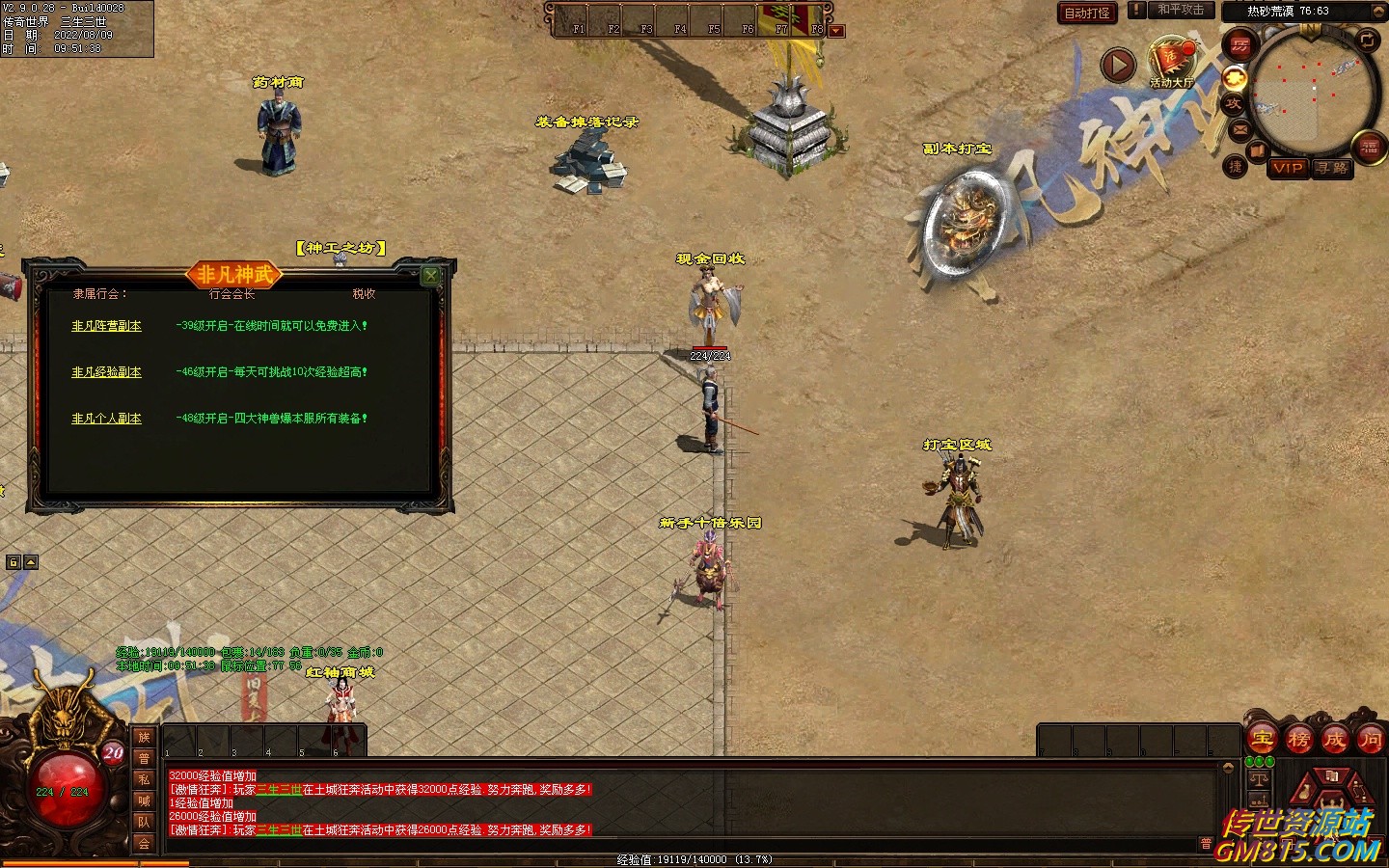Open the mail envelope icon
The image size is (1389, 868).
pyautogui.click(x=1240, y=128)
